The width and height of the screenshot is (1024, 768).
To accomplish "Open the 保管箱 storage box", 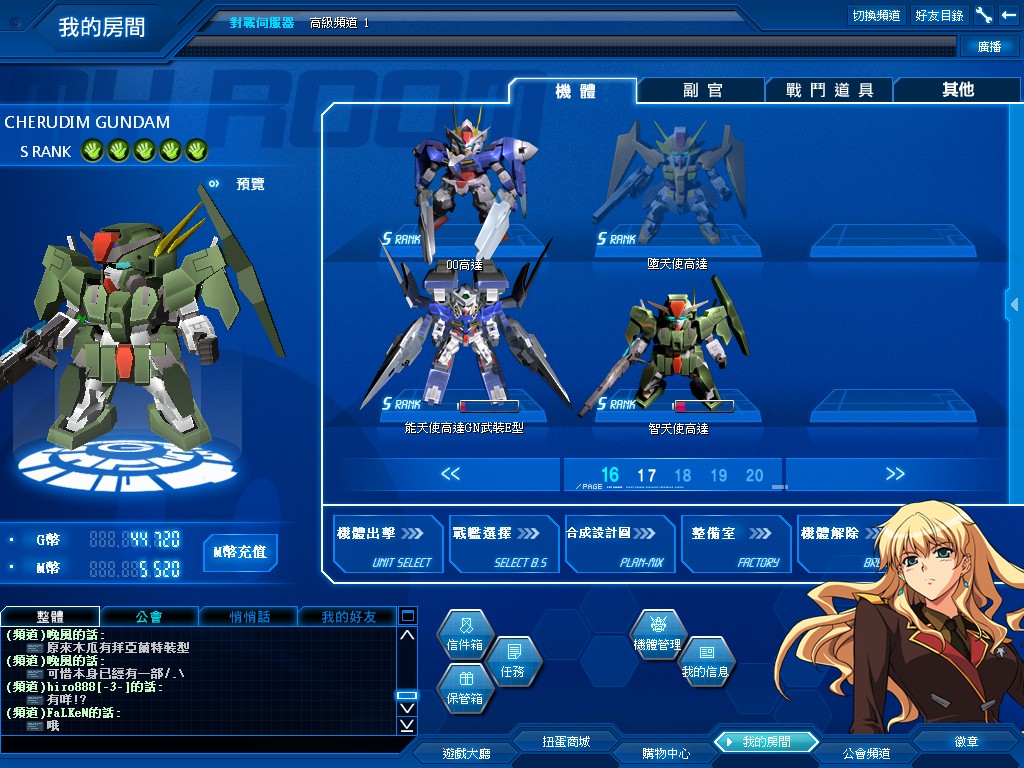I will point(465,688).
